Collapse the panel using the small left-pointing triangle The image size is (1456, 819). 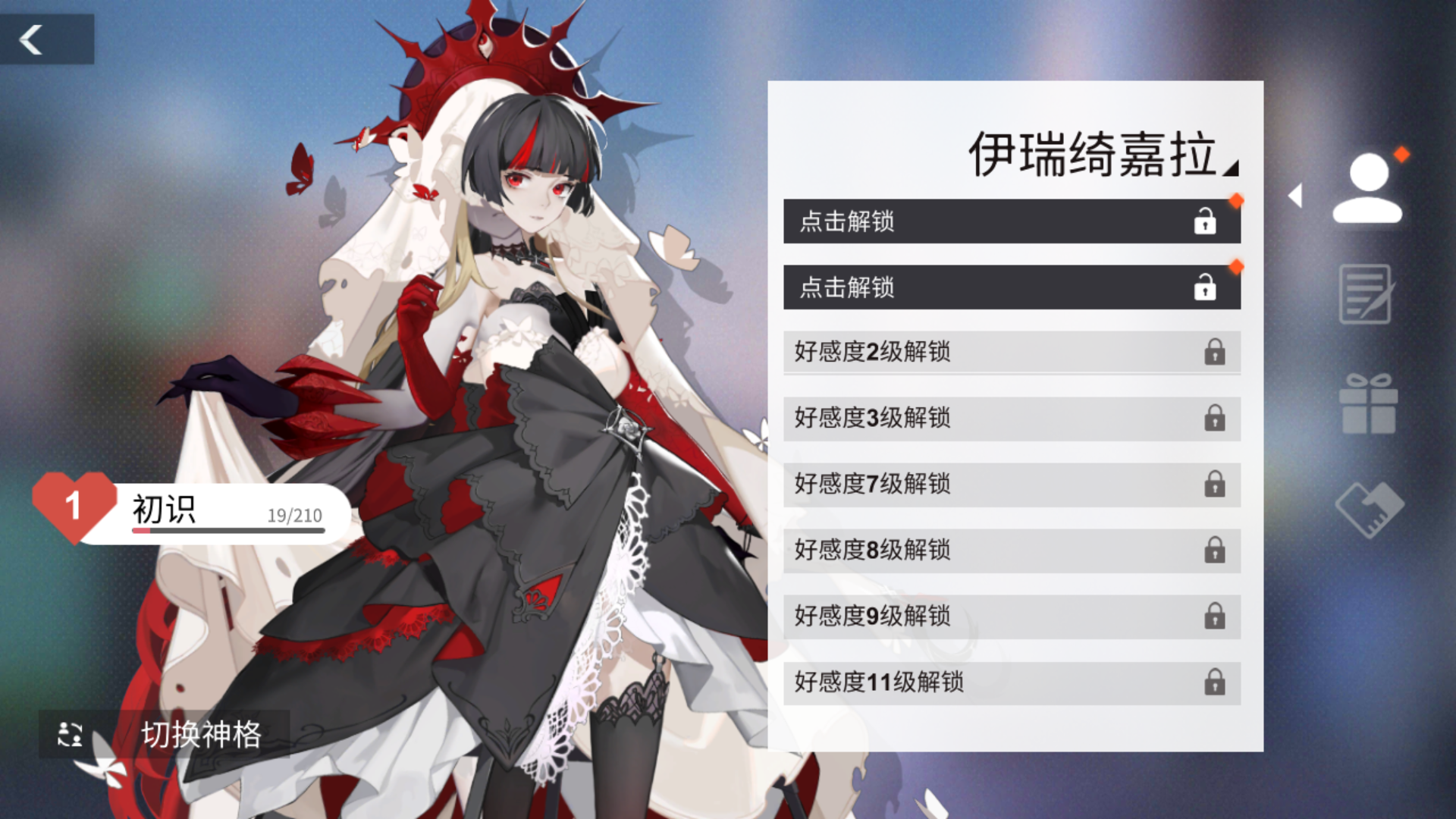1295,196
